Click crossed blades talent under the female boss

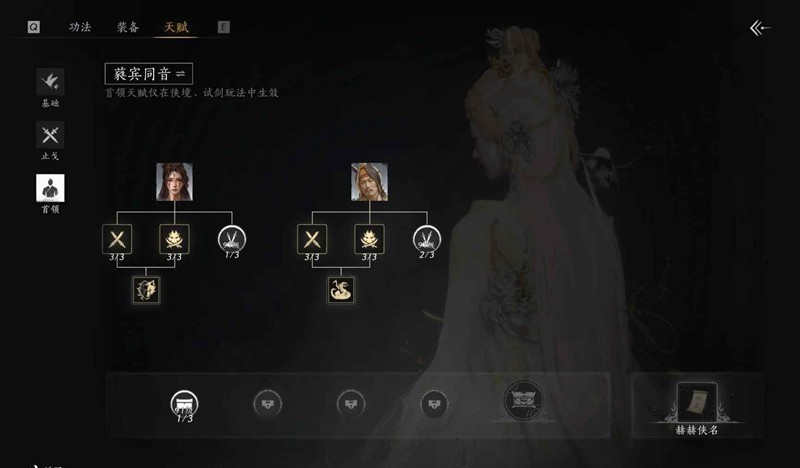pos(117,238)
